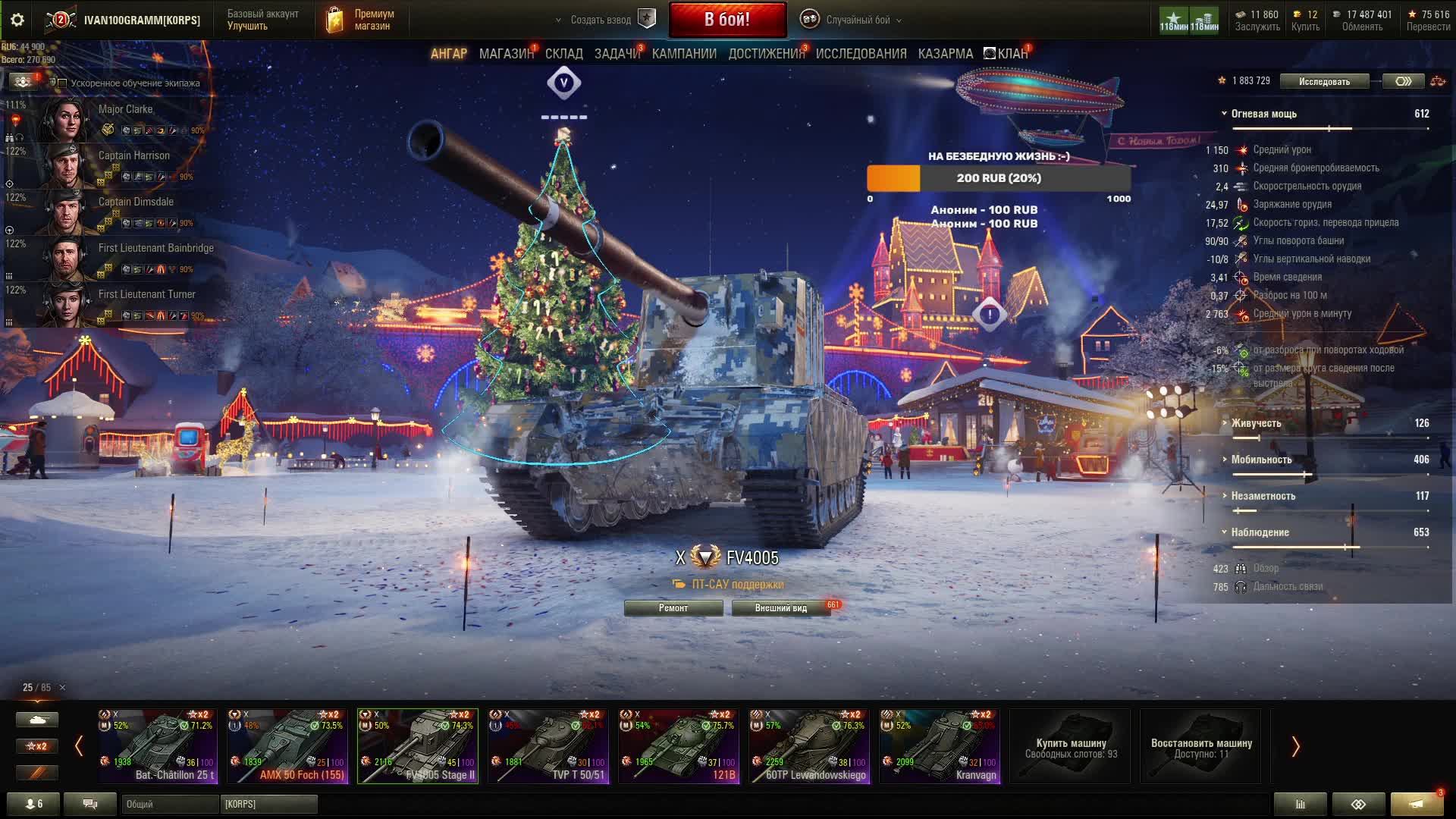Click the Исследовать research button
This screenshot has width=1456, height=819.
click(x=1324, y=81)
